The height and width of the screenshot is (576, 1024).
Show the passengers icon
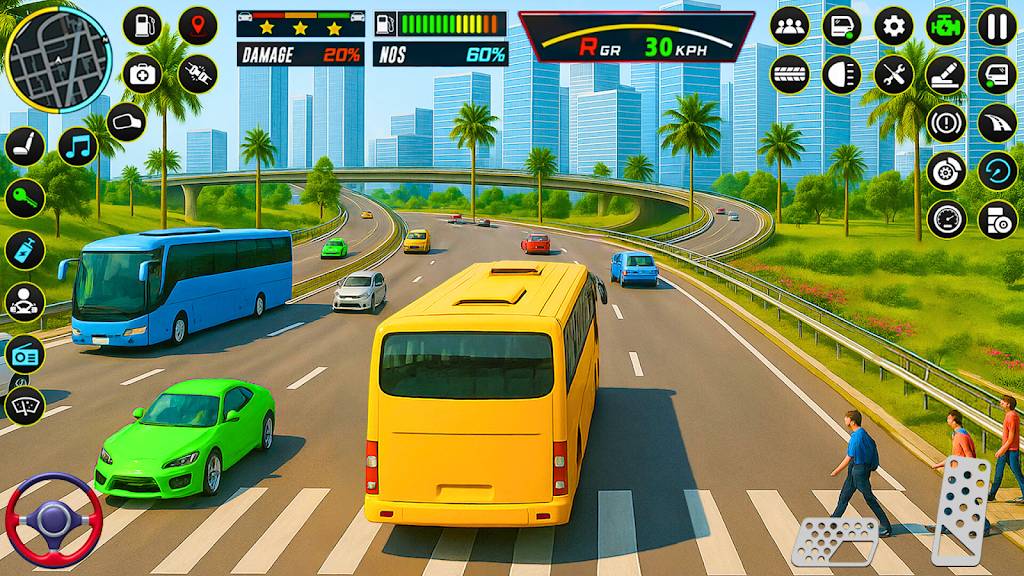point(790,26)
